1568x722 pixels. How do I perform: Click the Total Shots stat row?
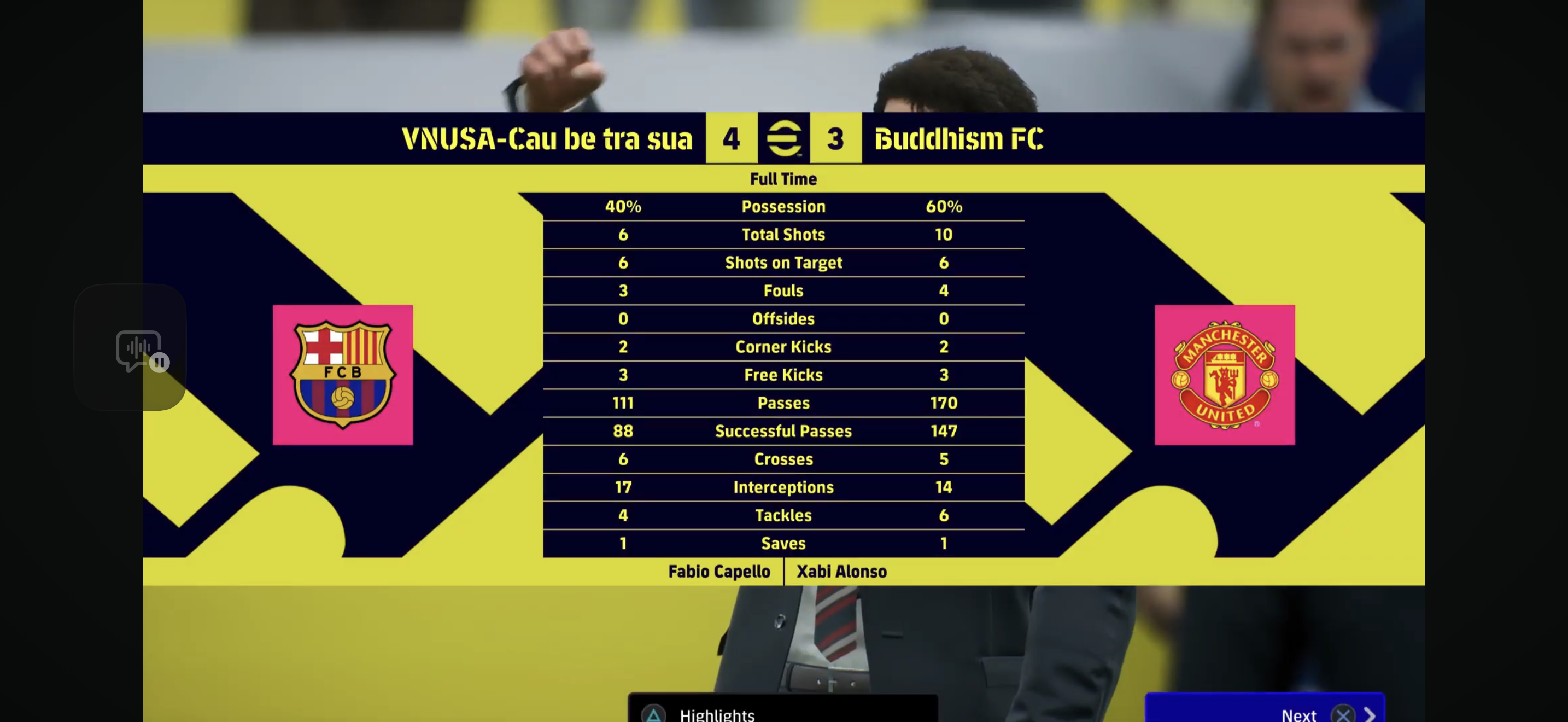[x=783, y=234]
